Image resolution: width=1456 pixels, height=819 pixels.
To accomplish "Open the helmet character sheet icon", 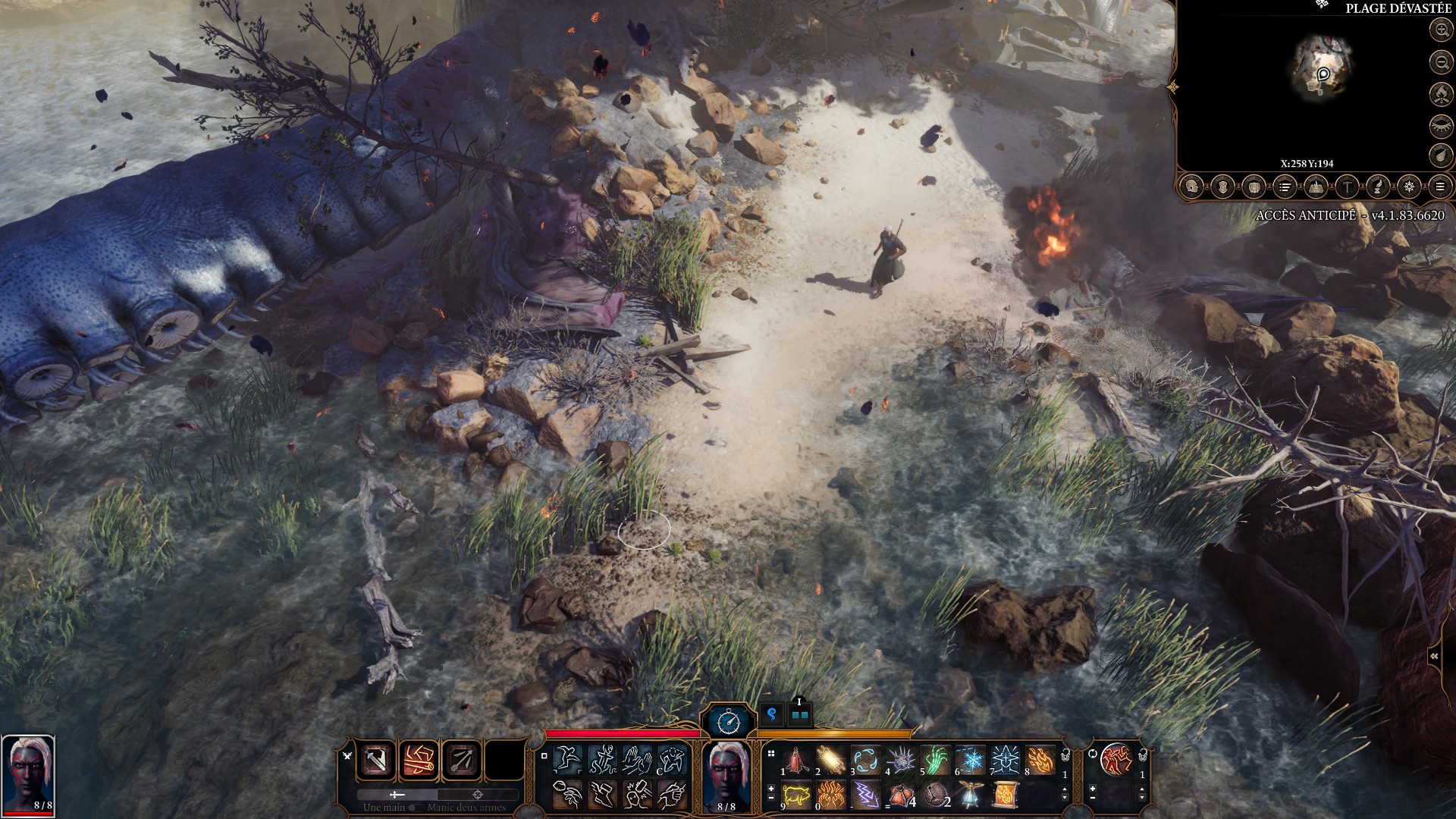I will [x=1192, y=187].
